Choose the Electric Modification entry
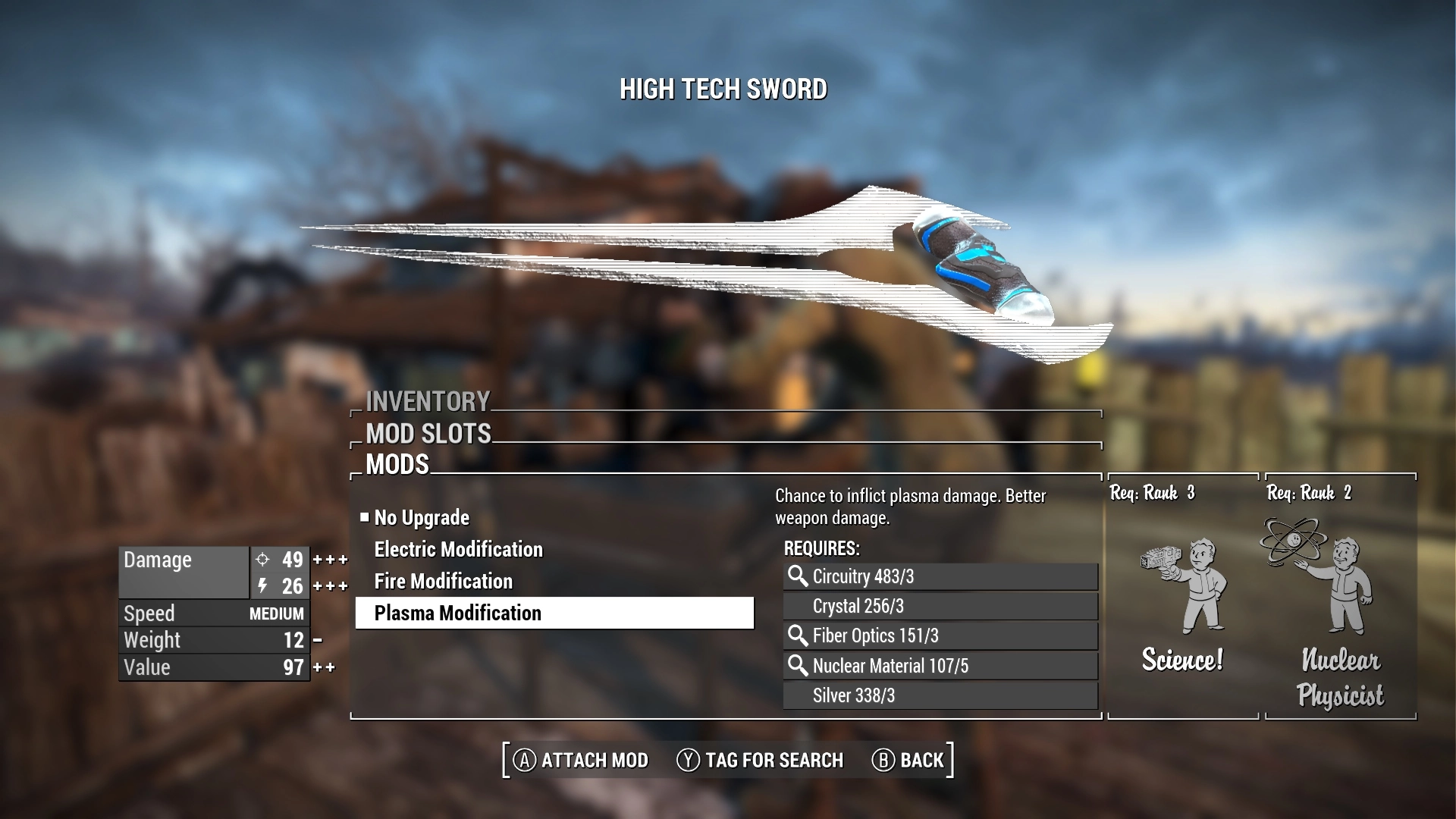1456x819 pixels. pyautogui.click(x=458, y=550)
